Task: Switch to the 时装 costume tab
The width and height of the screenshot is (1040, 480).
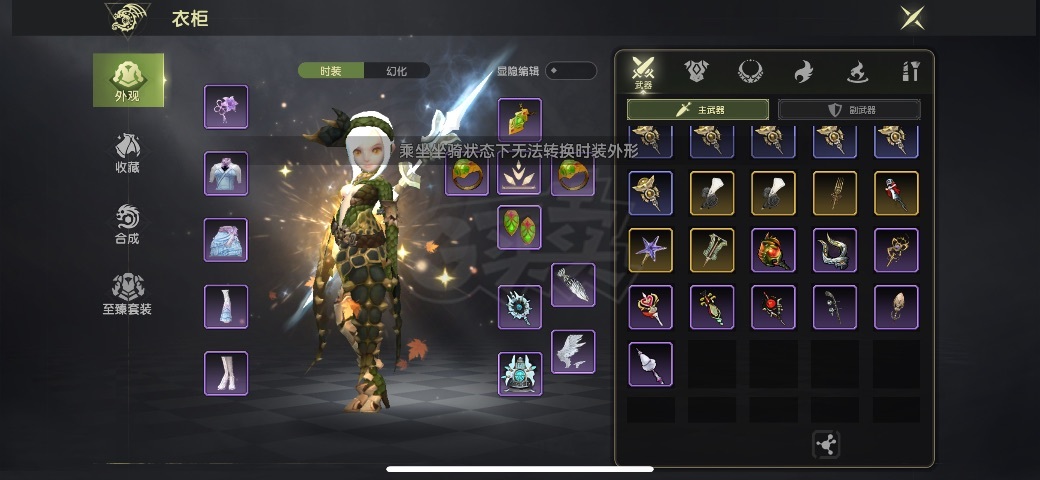Action: pyautogui.click(x=331, y=71)
